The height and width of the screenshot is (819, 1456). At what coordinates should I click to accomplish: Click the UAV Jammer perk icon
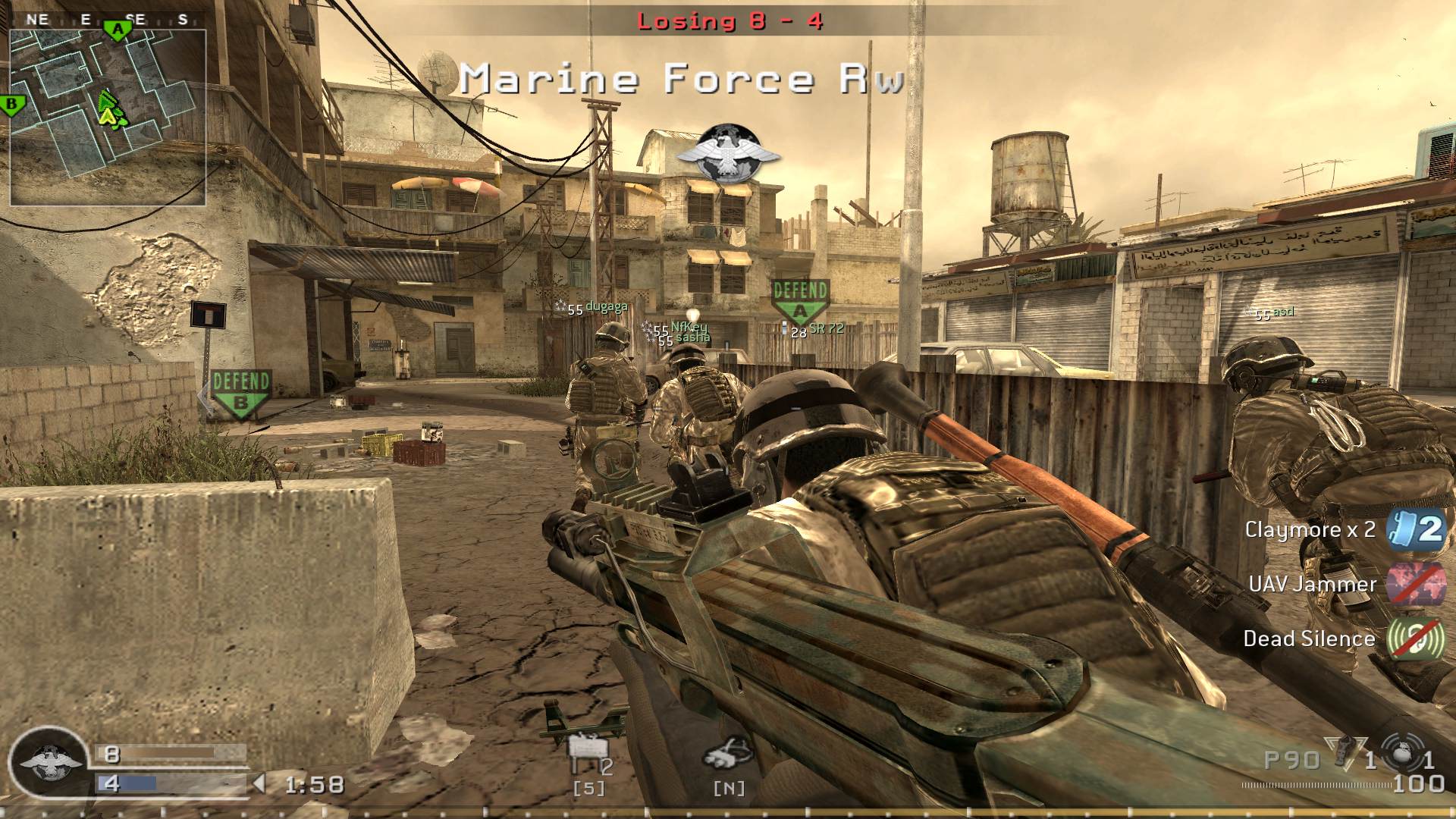(x=1415, y=585)
